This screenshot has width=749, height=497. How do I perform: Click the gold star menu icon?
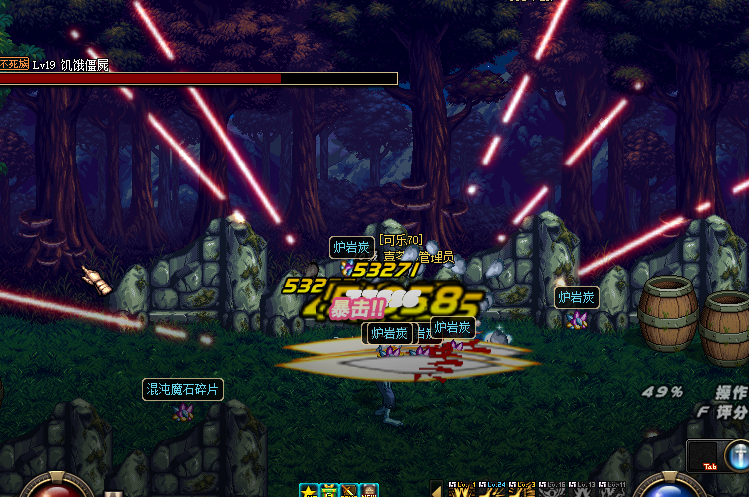pyautogui.click(x=308, y=491)
